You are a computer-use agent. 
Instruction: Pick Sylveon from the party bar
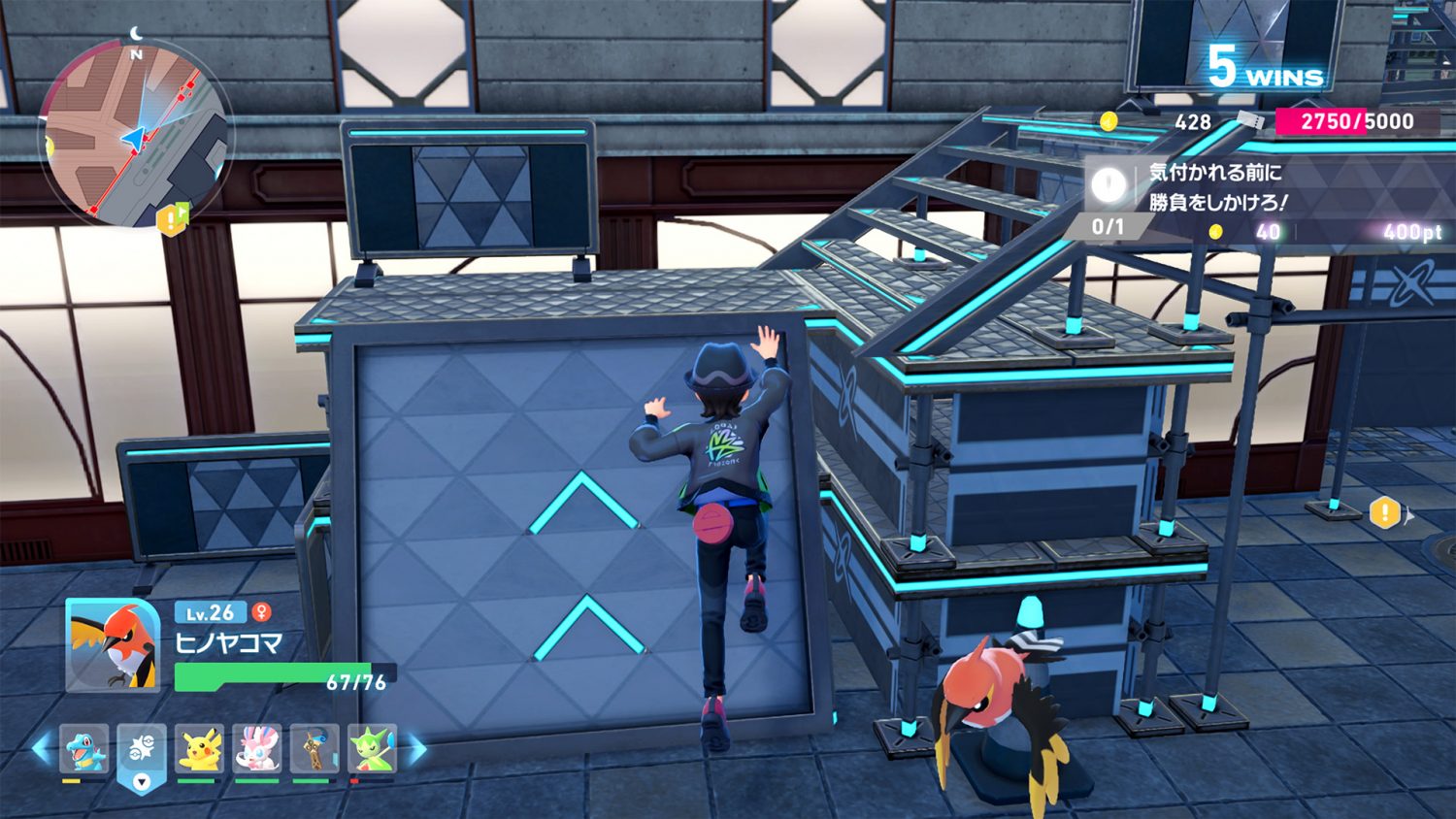[257, 750]
